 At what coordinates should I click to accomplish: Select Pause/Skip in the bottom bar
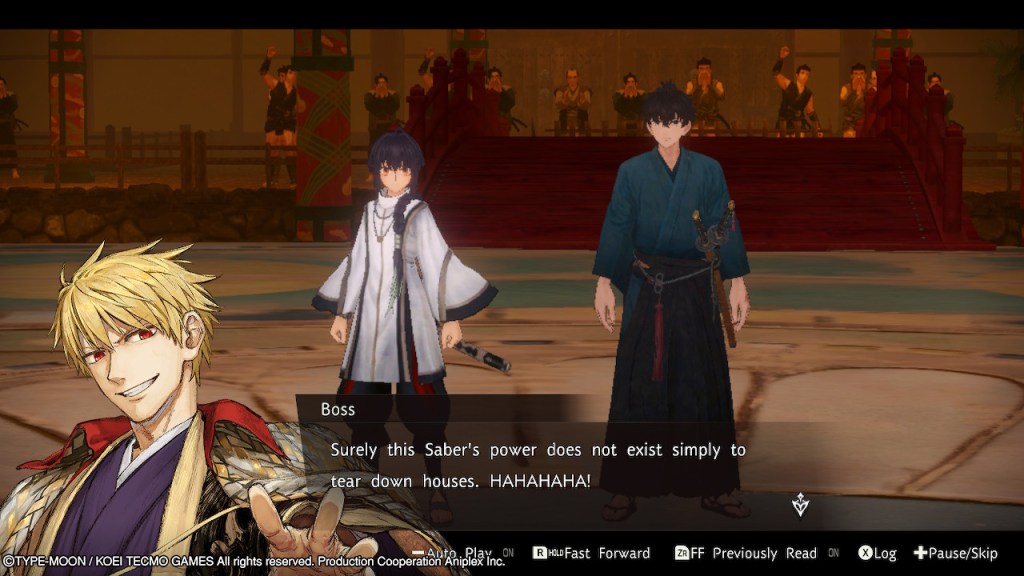(956, 553)
